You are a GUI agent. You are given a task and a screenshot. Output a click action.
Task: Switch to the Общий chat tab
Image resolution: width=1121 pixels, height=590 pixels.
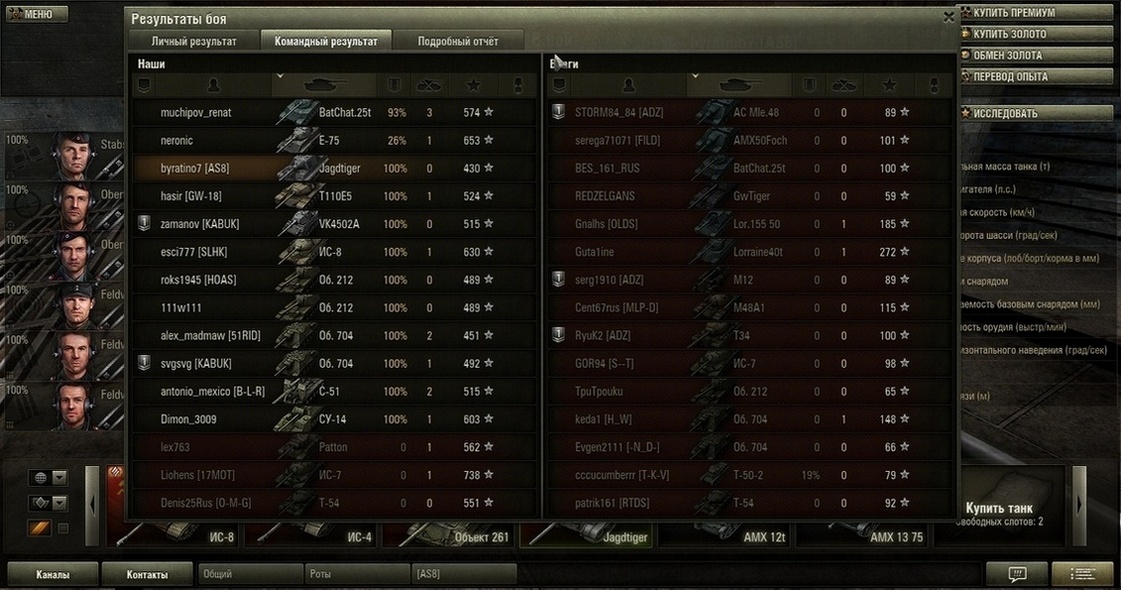click(248, 574)
